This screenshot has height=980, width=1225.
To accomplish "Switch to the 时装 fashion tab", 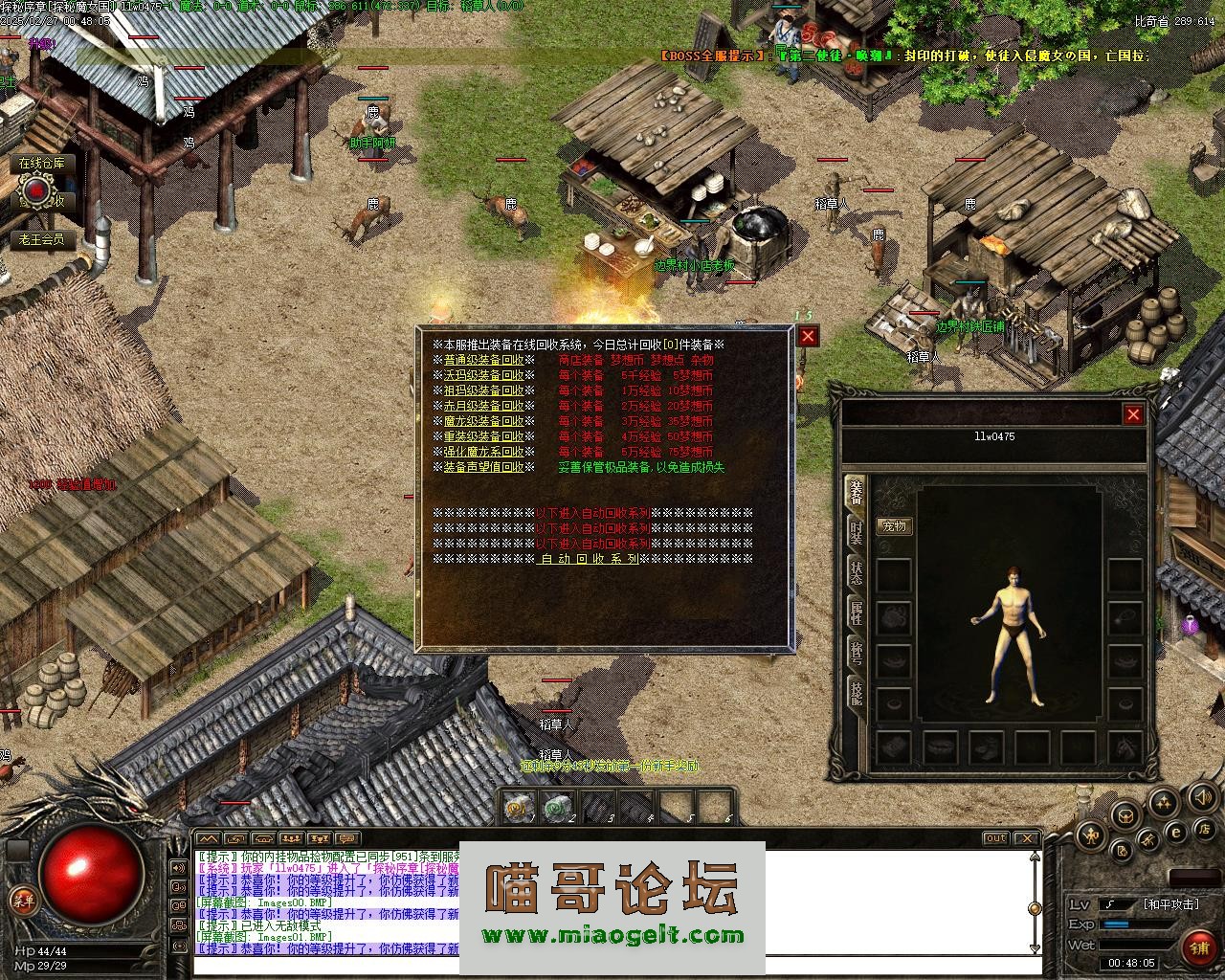I will coord(857,532).
